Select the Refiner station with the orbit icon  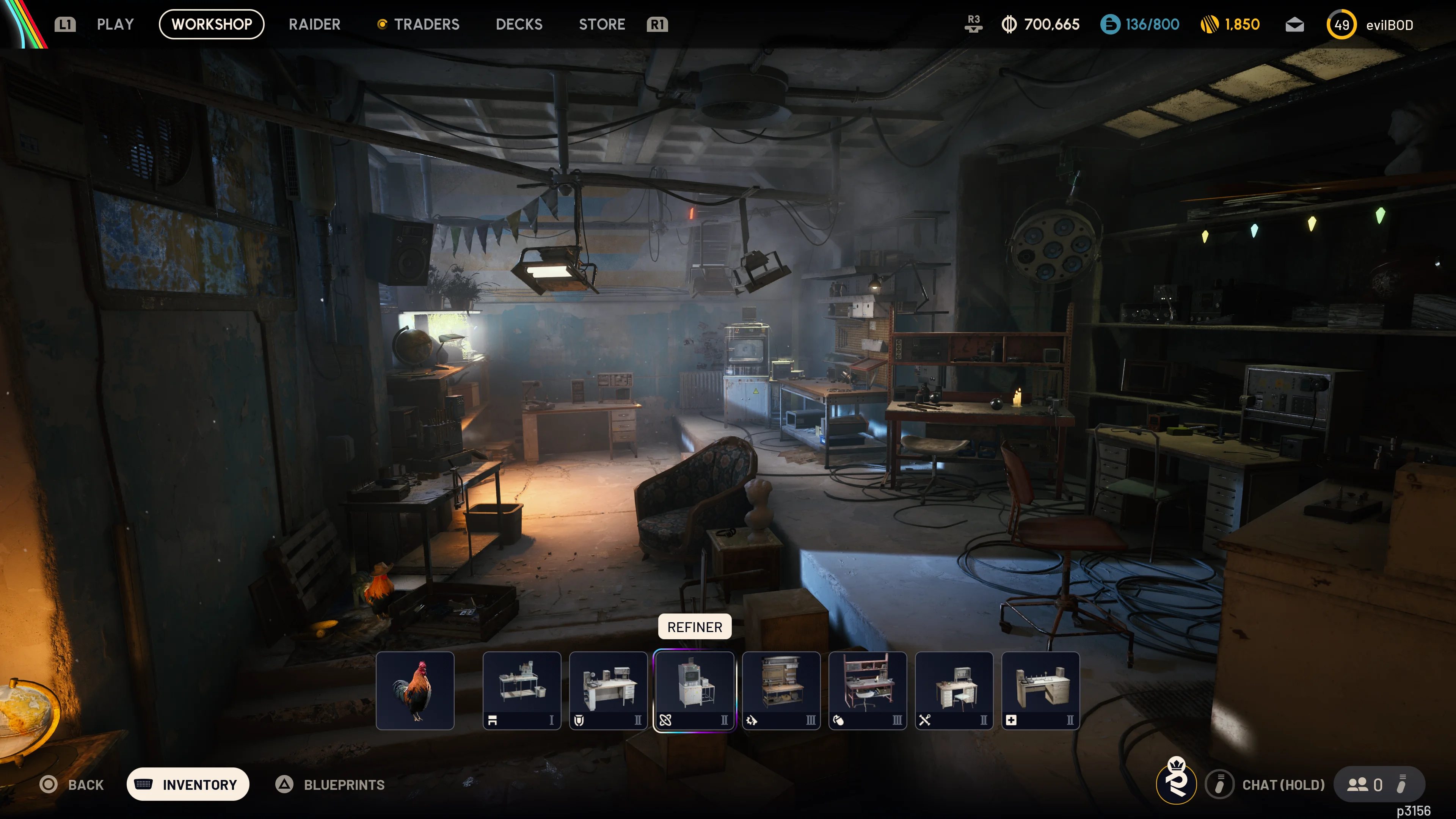(694, 690)
